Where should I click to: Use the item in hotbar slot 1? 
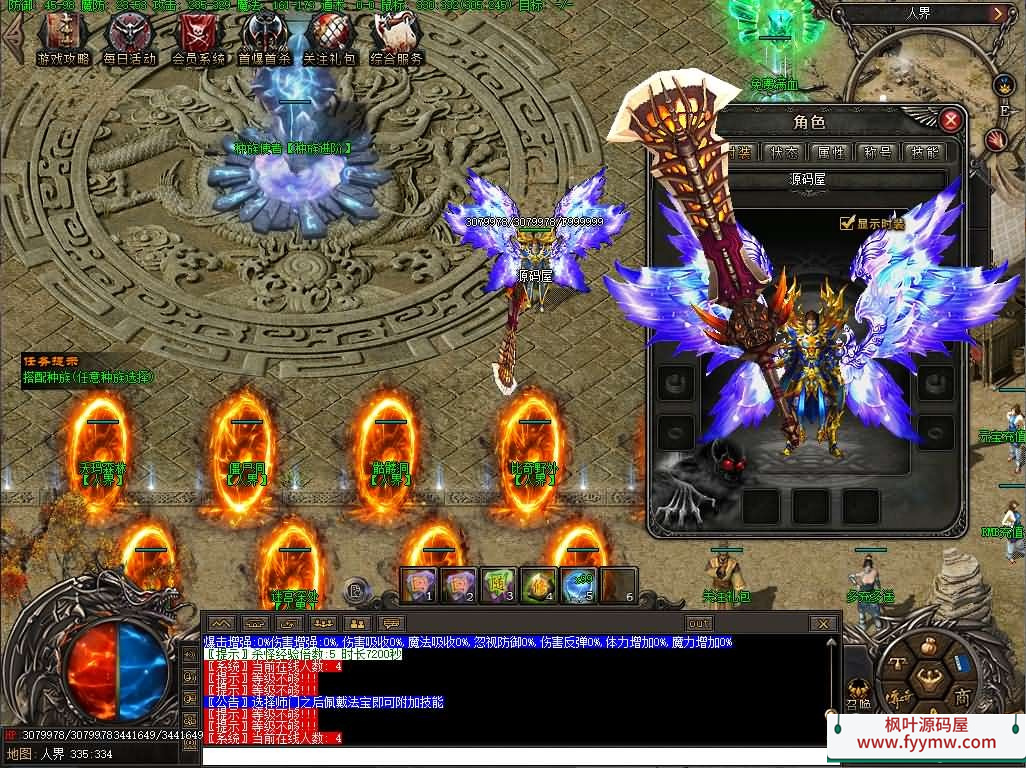(x=419, y=583)
